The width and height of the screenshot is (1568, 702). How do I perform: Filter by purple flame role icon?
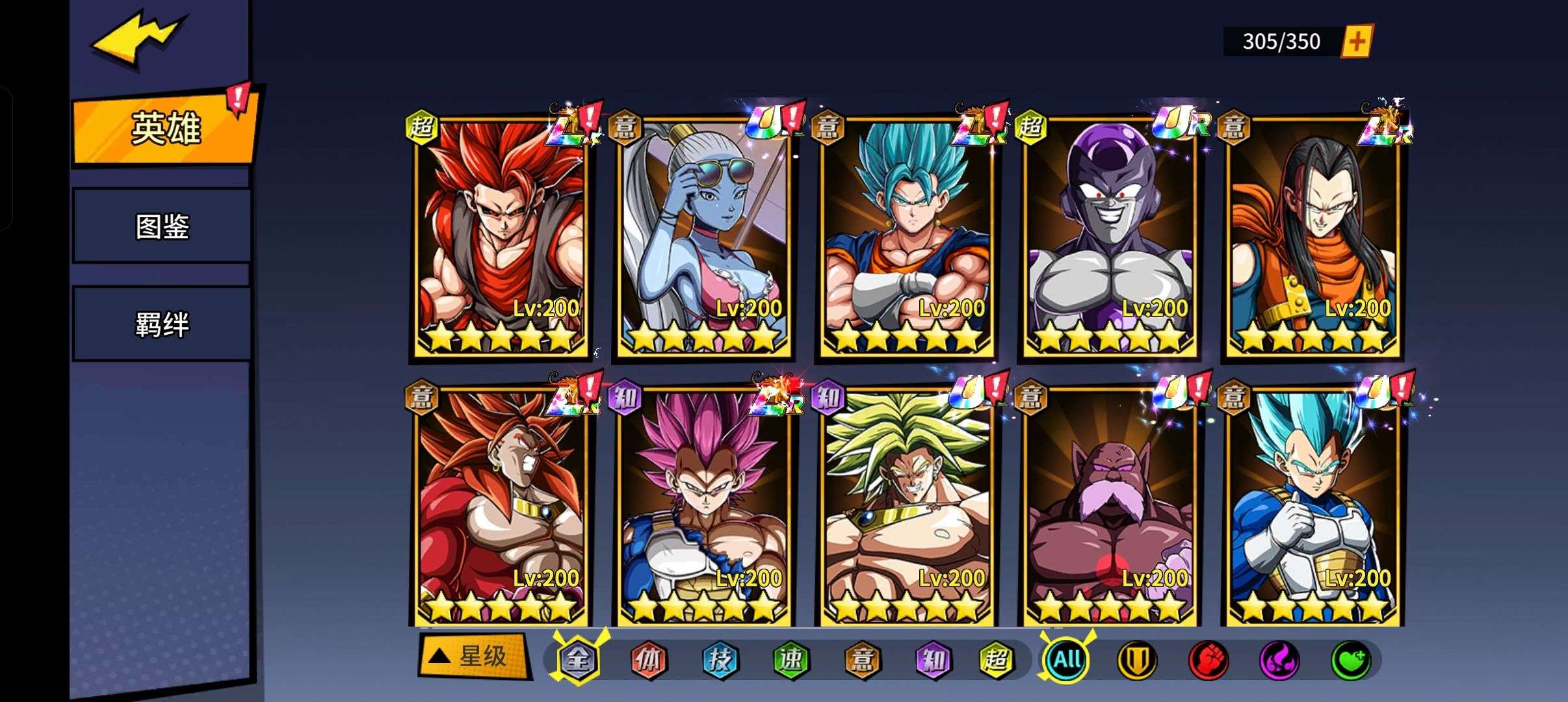click(x=1279, y=660)
